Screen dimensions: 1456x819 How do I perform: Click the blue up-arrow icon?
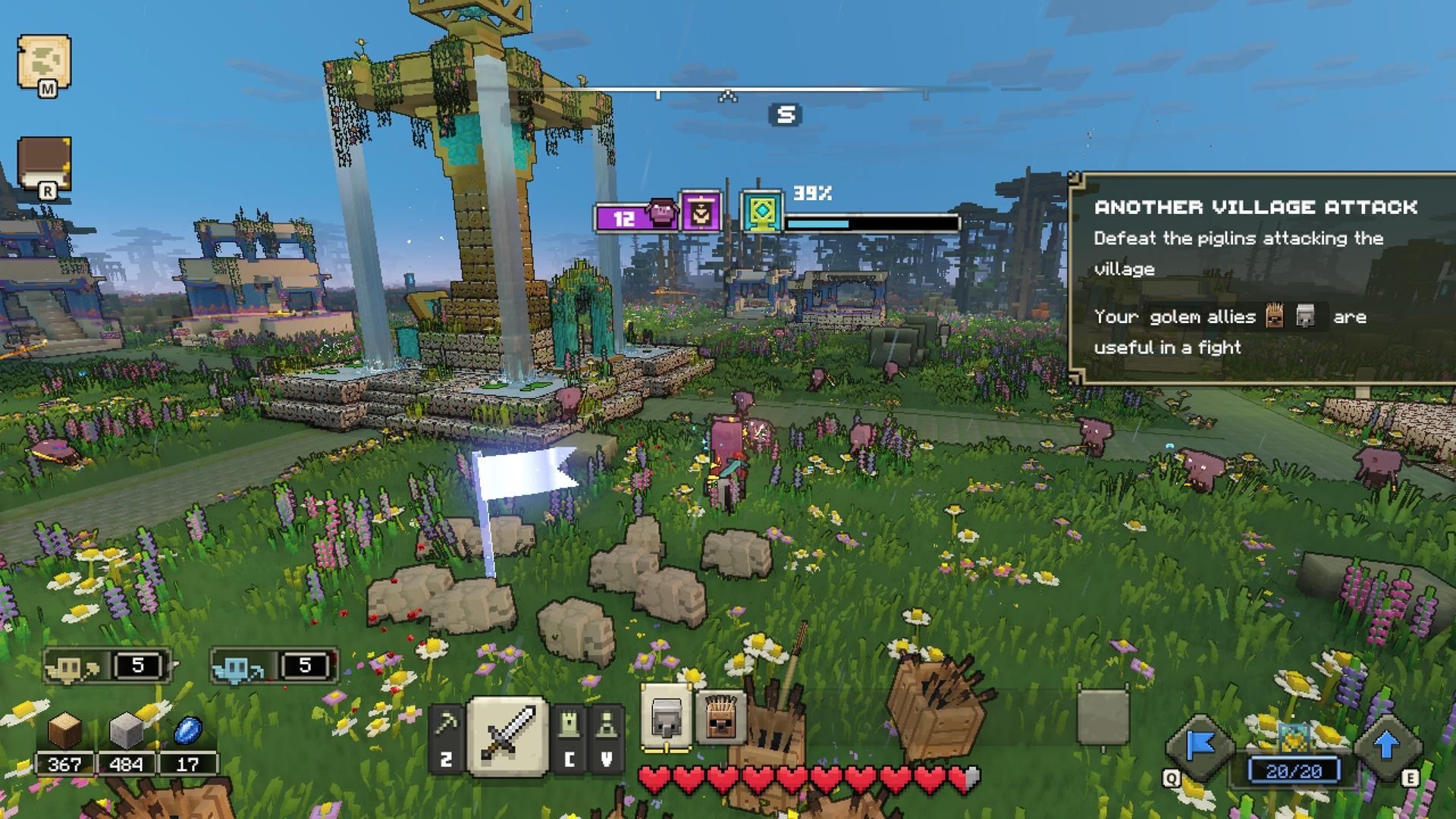(x=1387, y=745)
